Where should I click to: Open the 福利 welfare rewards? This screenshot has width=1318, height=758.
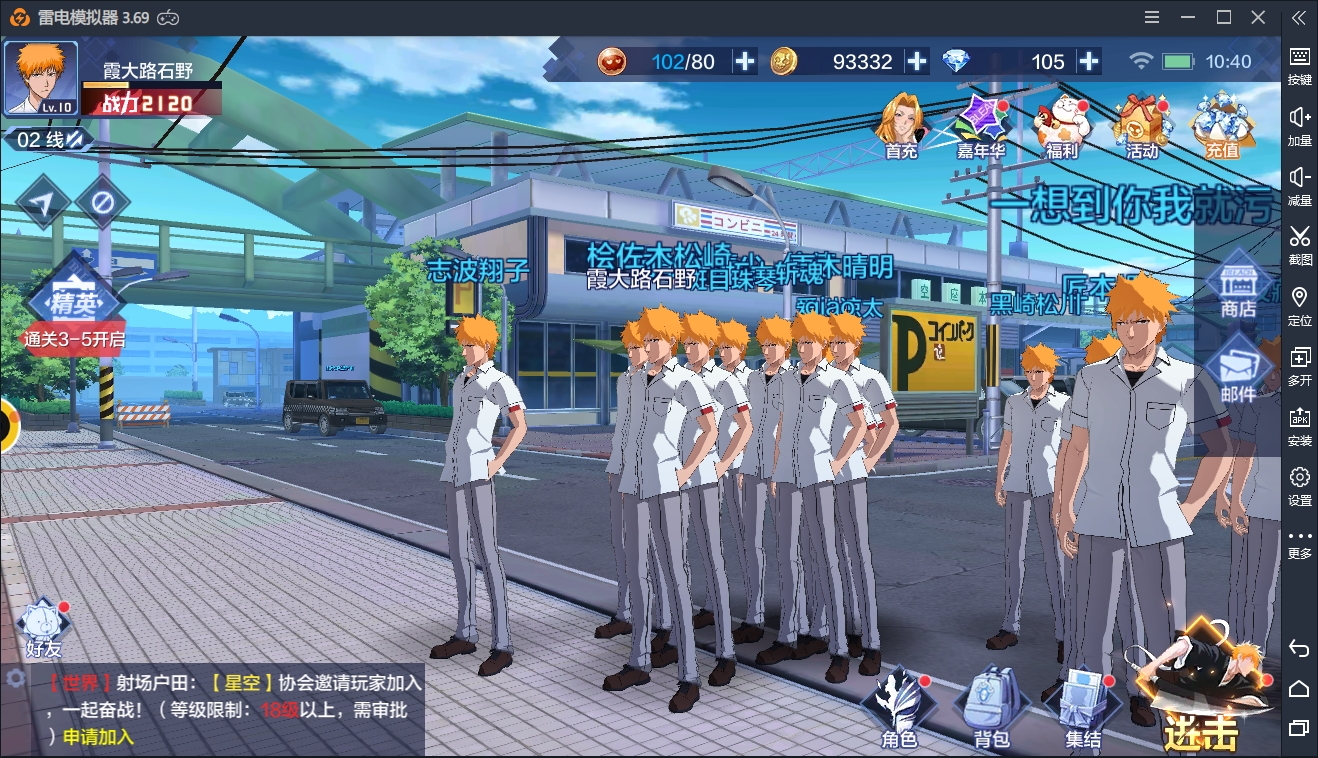pos(1061,125)
